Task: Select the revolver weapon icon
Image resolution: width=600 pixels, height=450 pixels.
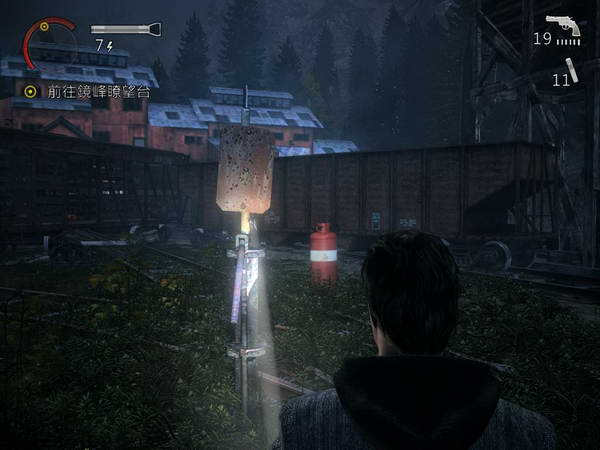Action: pos(564,25)
